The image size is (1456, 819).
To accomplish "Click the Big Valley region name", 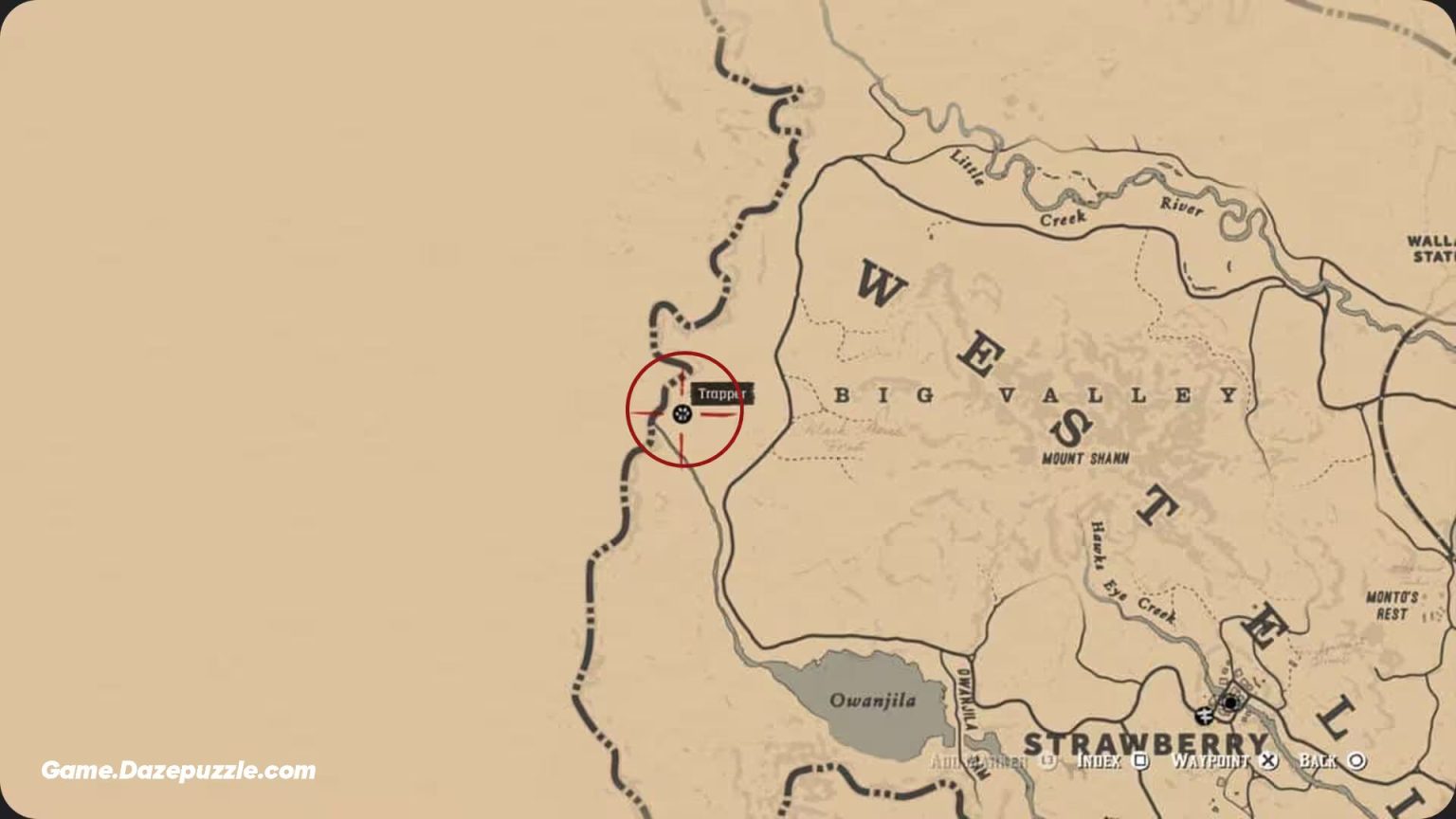I will [x=1038, y=393].
